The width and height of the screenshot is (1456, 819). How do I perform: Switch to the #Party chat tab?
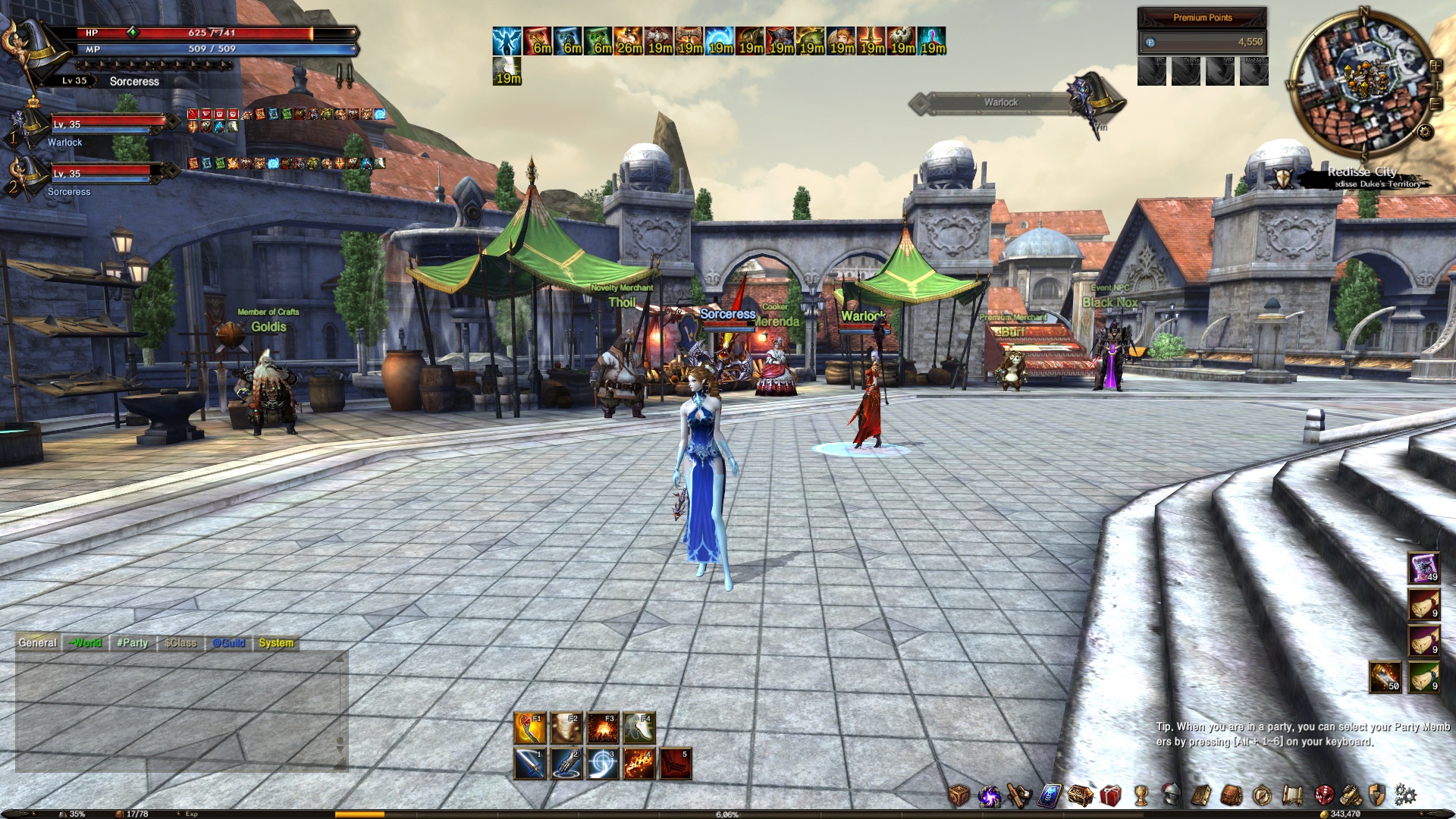(133, 642)
